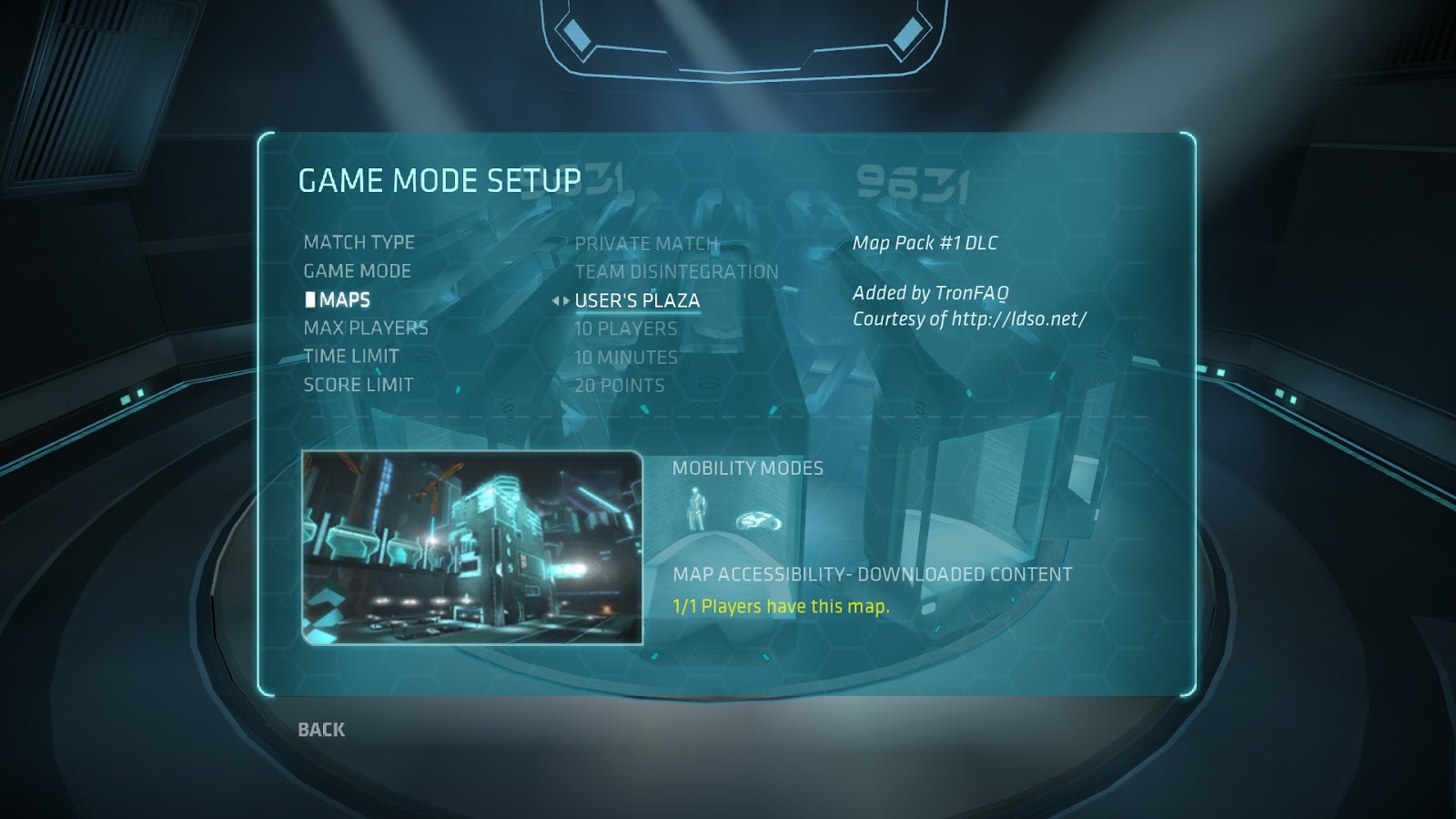This screenshot has width=1456, height=819.
Task: Open the SCORE LIMIT selector
Action: pyautogui.click(x=359, y=384)
